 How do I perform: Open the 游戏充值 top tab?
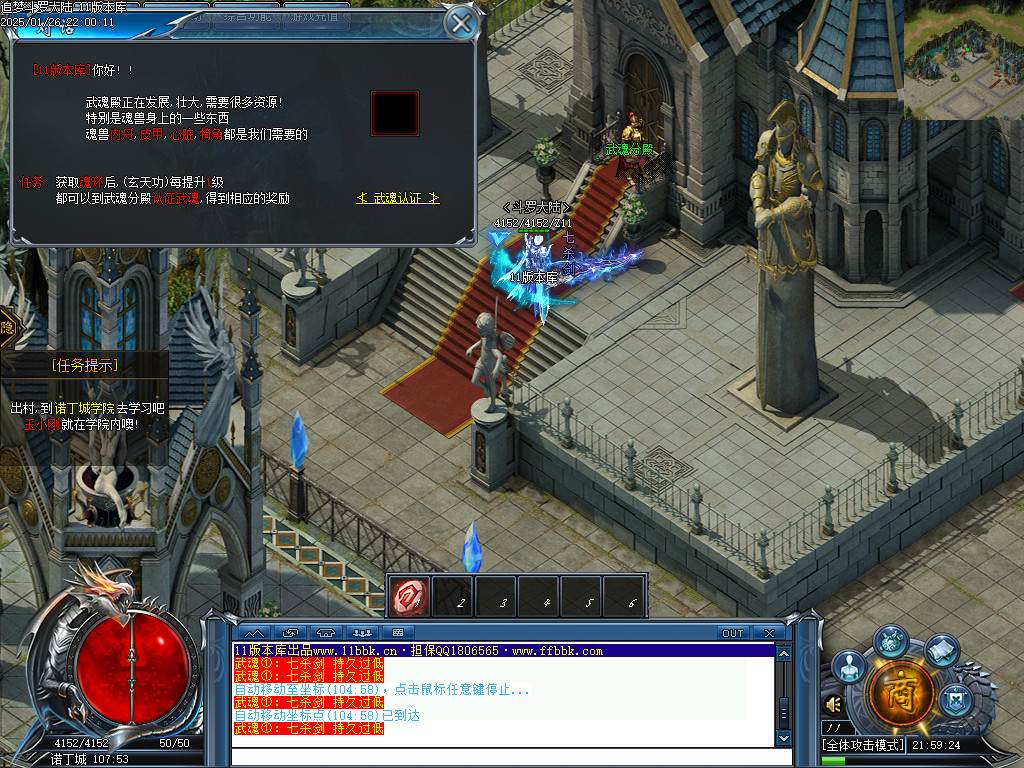(312, 17)
